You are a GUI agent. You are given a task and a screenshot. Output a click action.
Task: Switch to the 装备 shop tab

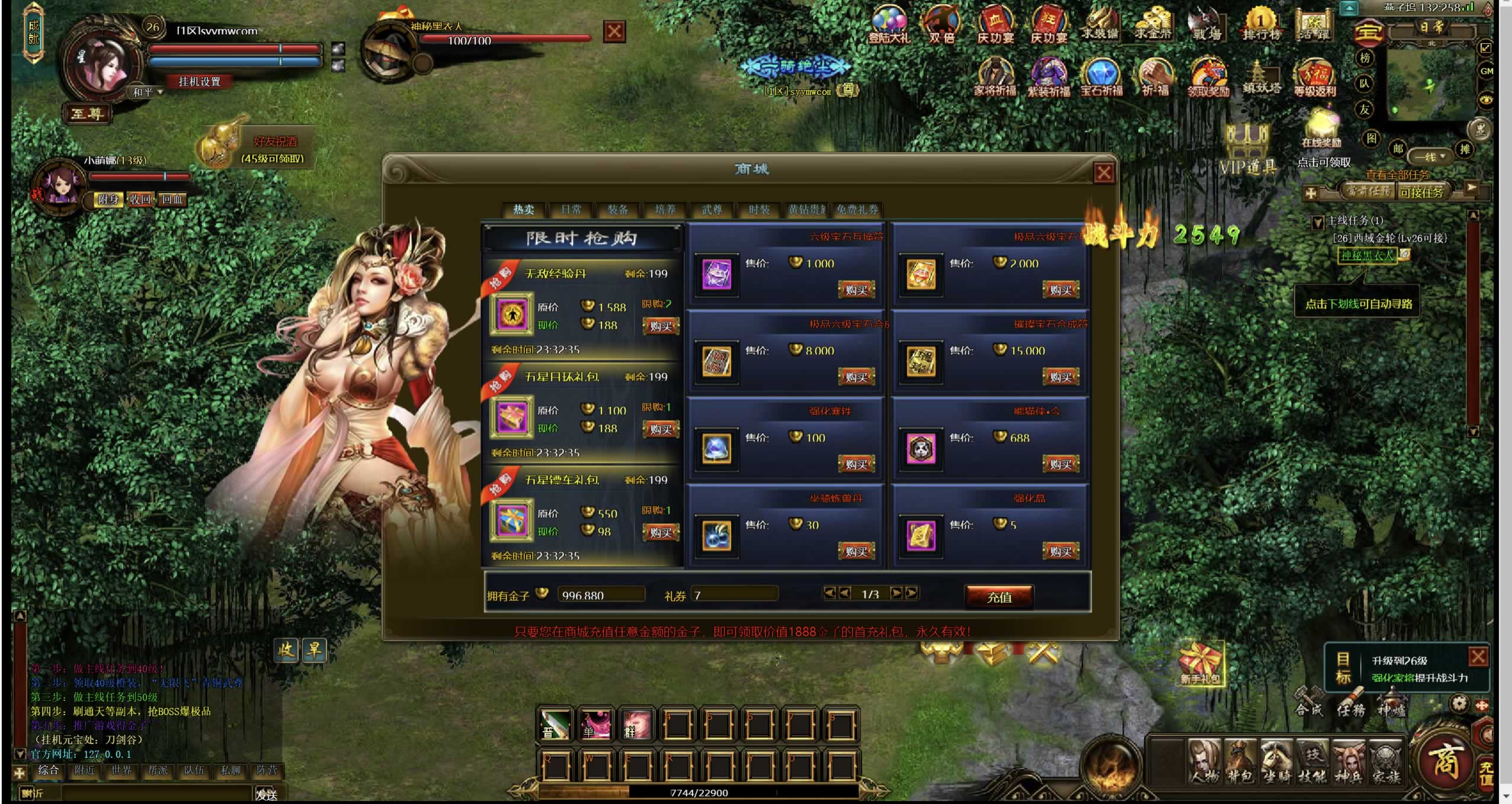point(617,210)
